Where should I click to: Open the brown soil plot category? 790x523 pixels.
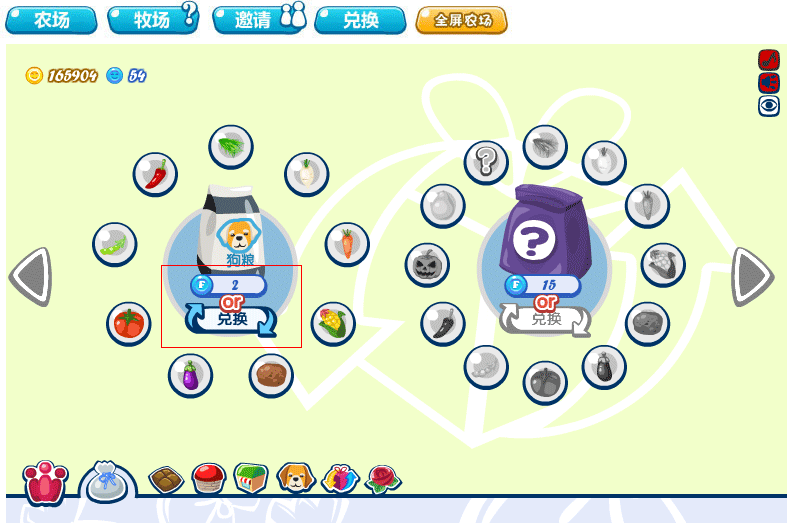[166, 480]
